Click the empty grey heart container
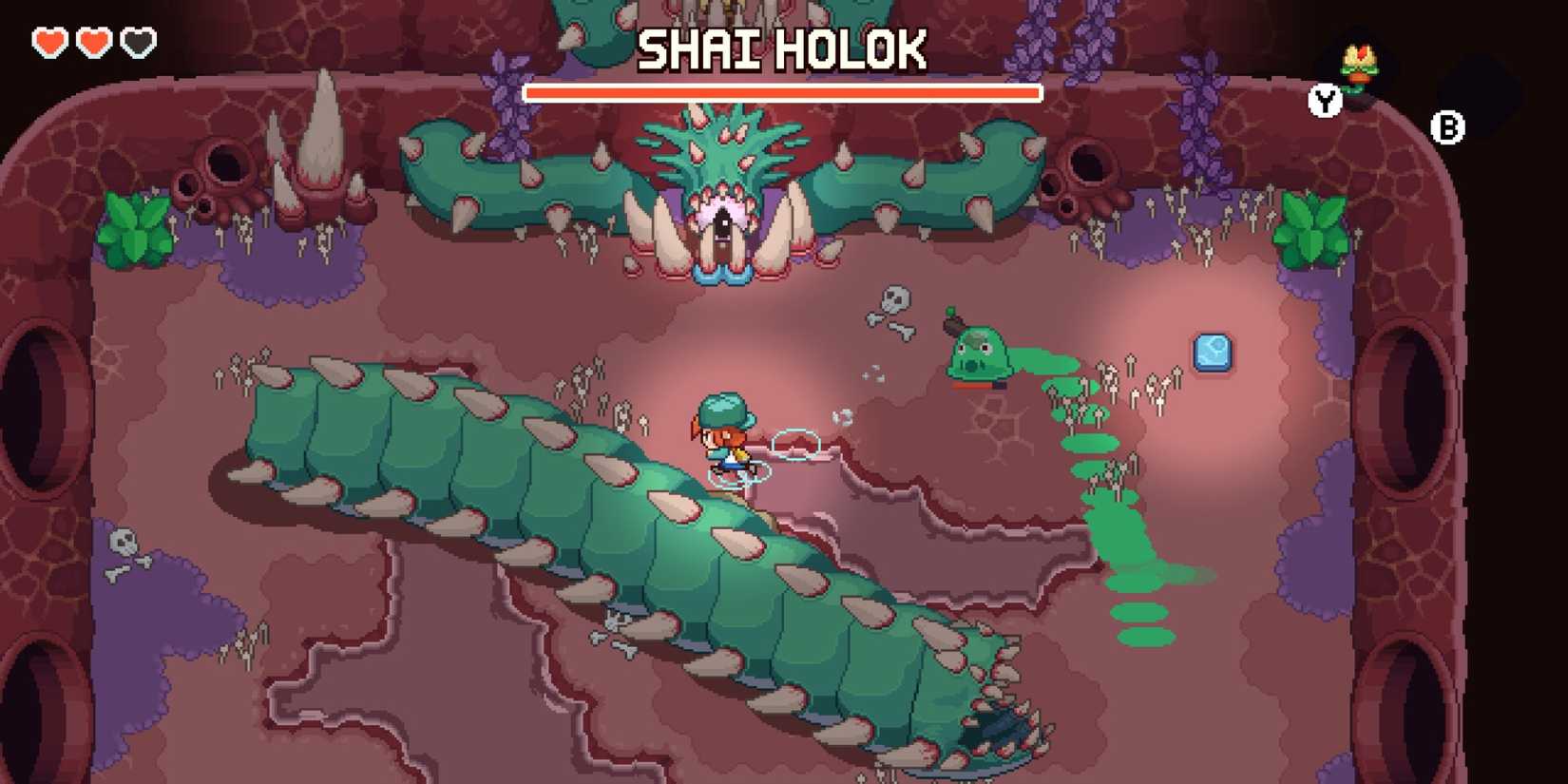This screenshot has height=784, width=1568. click(x=139, y=41)
